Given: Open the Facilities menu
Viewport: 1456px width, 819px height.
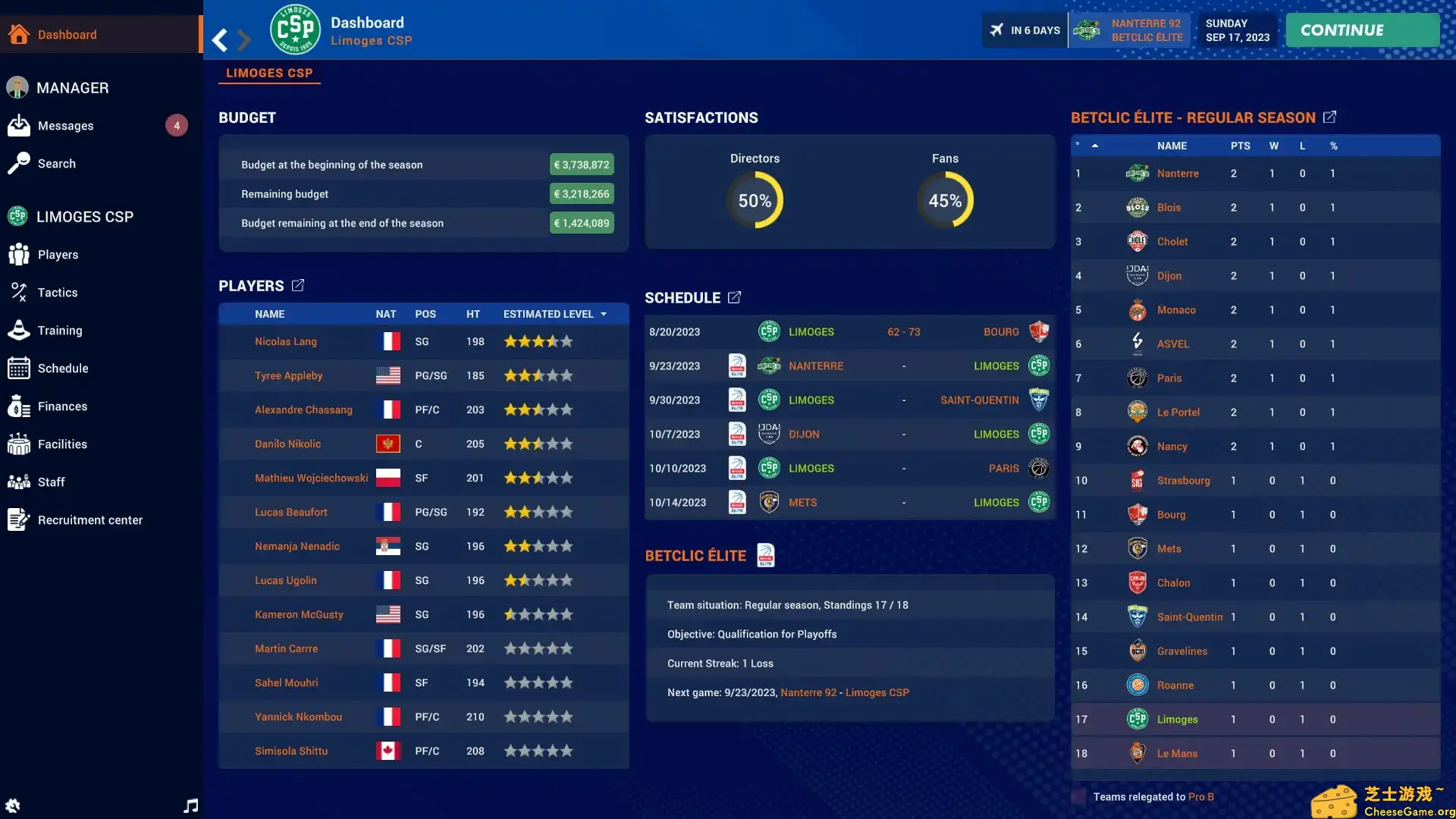Looking at the screenshot, I should tap(62, 444).
